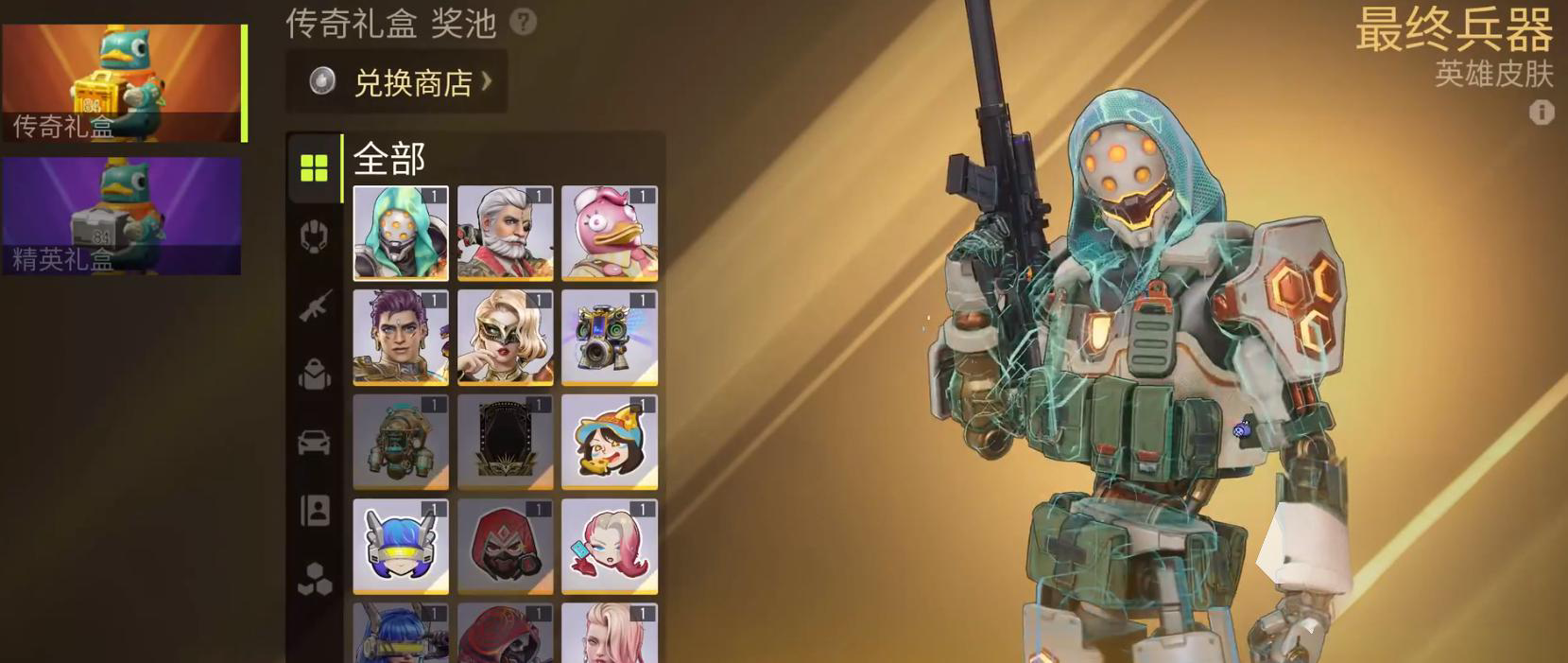The width and height of the screenshot is (1568, 663).
Task: Pick the purple-haired man skin
Action: pyautogui.click(x=401, y=338)
